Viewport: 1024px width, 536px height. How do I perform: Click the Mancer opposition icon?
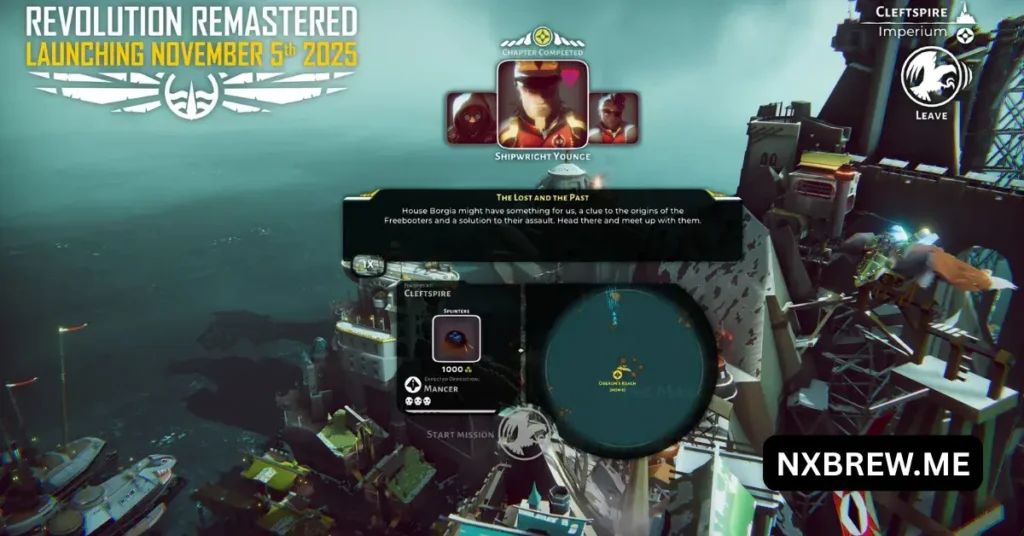click(x=414, y=383)
